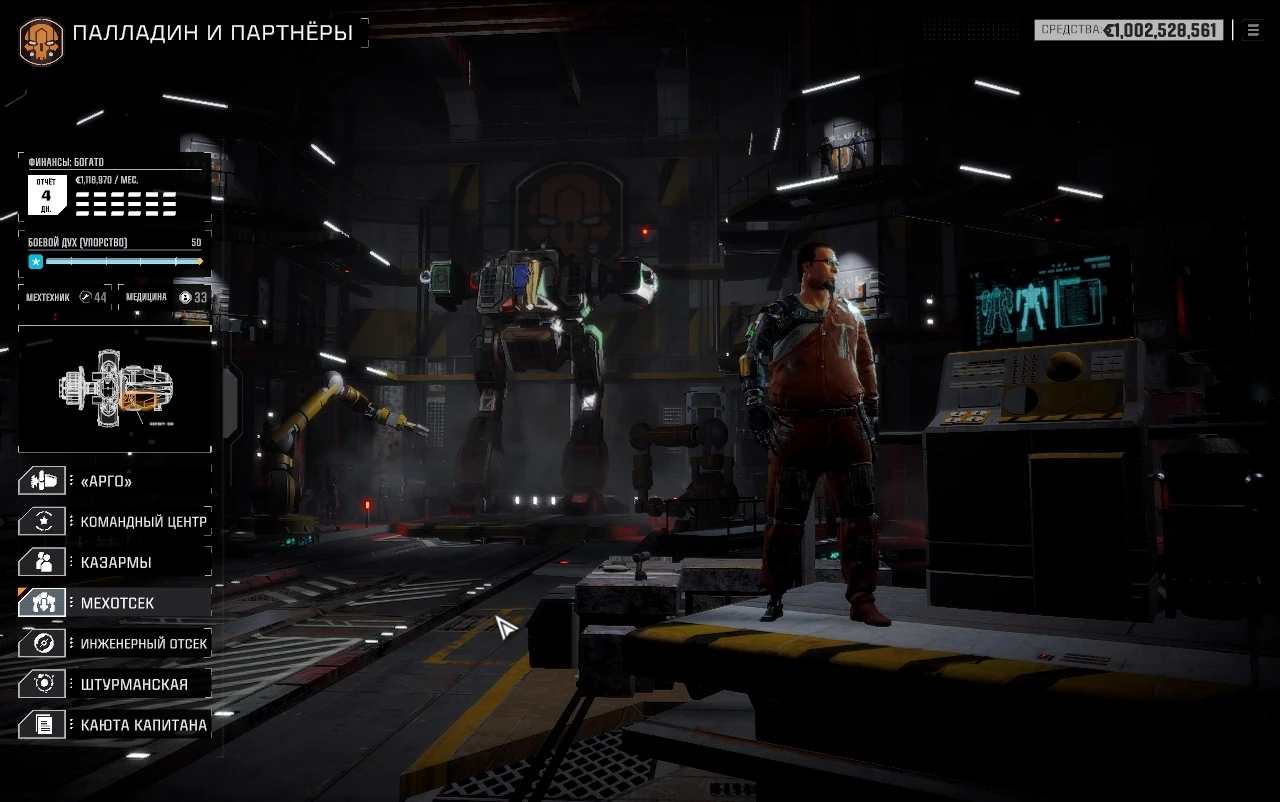Select the Мехотсек mech bay icon
The image size is (1280, 802).
tap(42, 602)
